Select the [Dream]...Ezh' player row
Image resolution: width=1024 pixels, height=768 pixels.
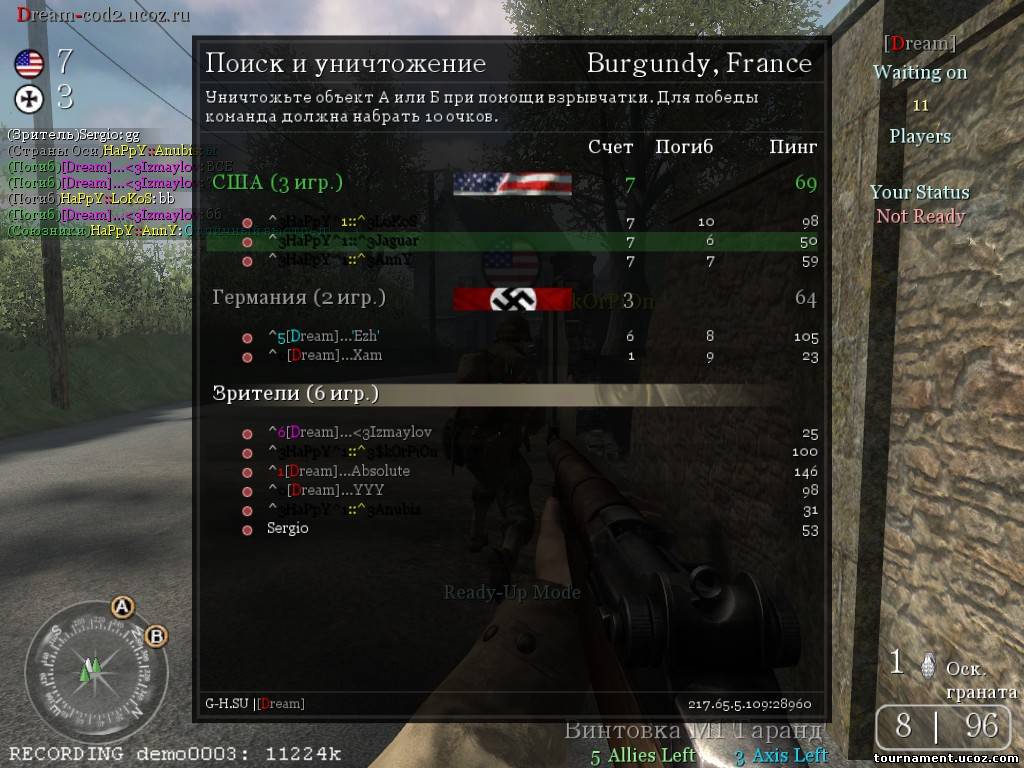(510, 336)
